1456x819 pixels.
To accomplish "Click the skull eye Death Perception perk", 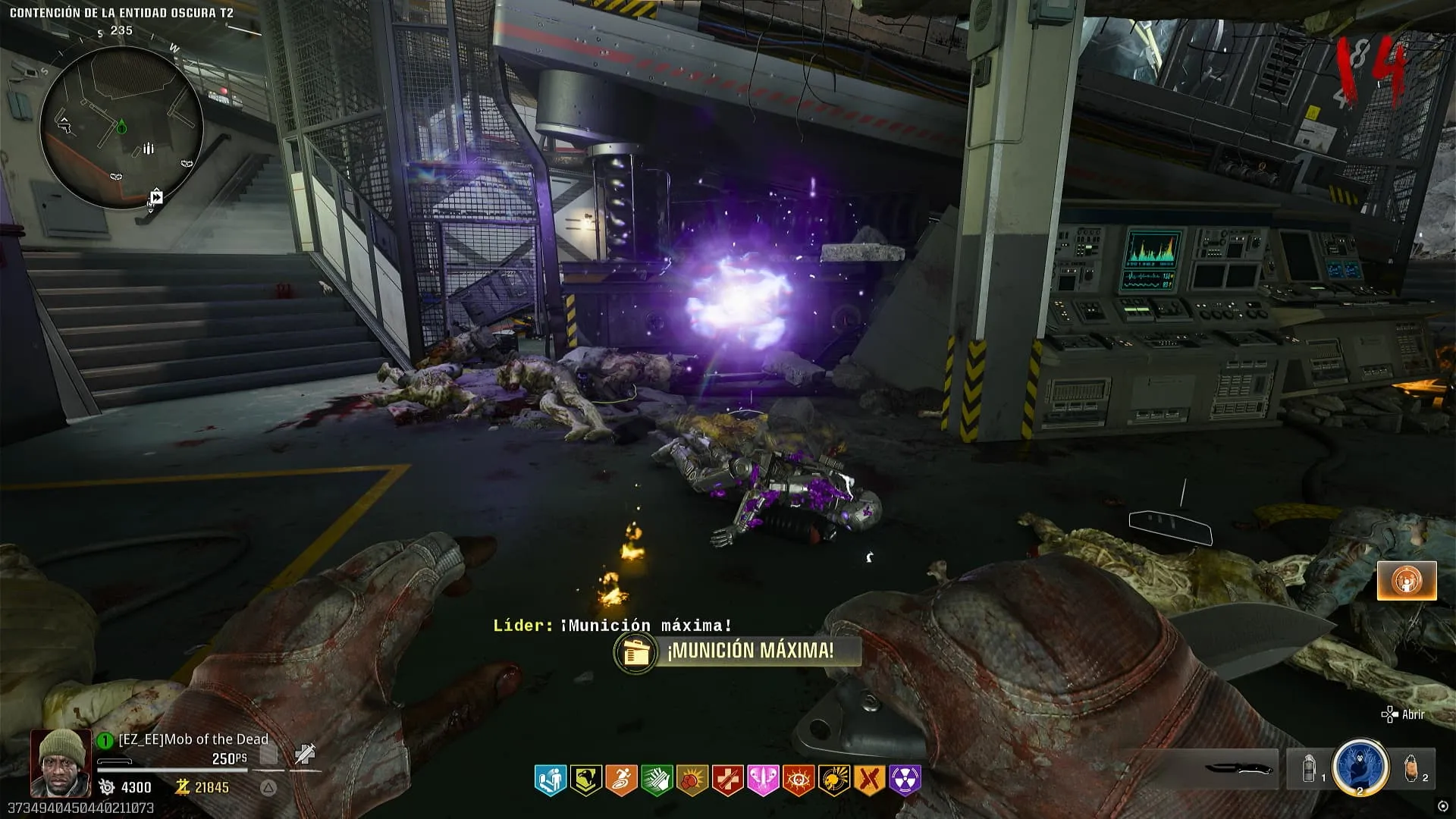I will coord(798,780).
